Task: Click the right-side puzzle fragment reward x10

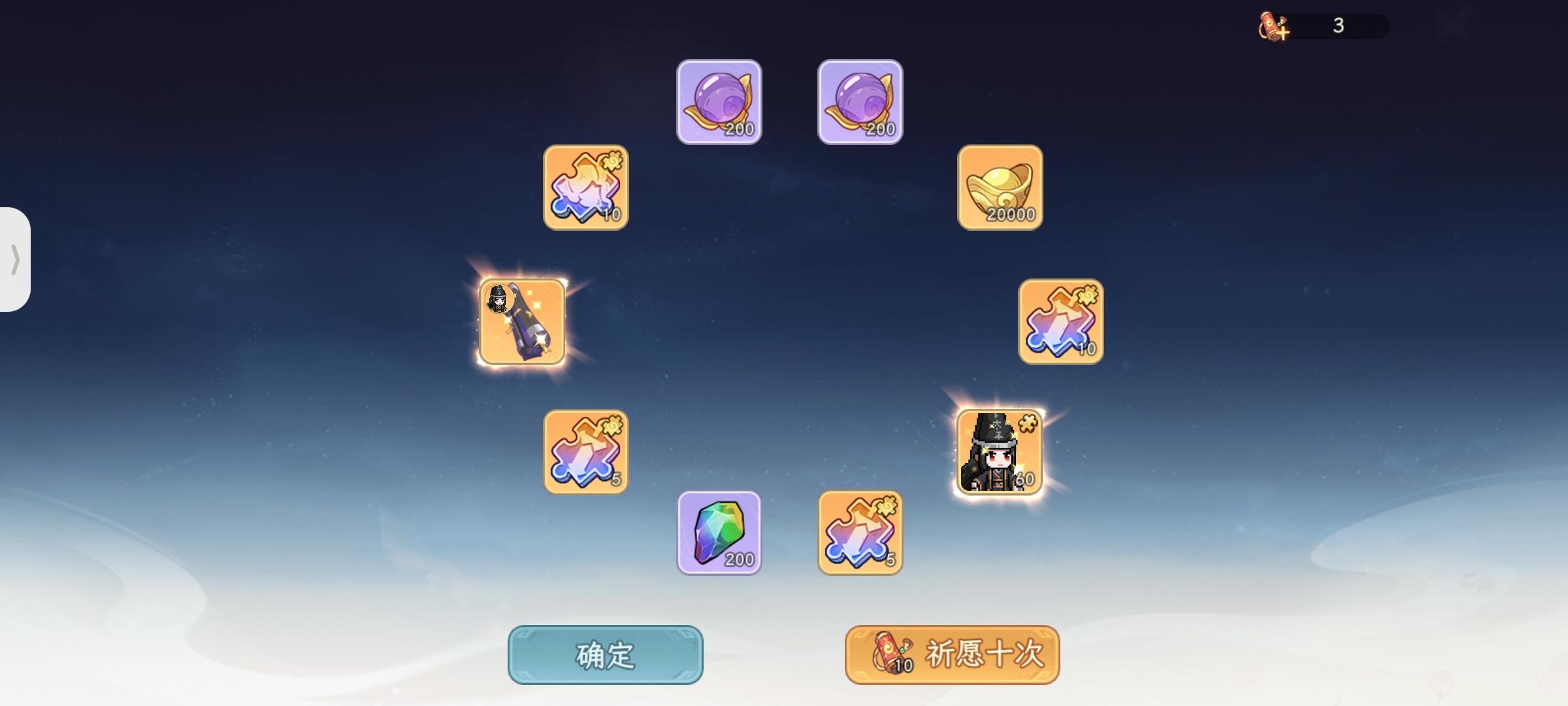Action: (1062, 322)
